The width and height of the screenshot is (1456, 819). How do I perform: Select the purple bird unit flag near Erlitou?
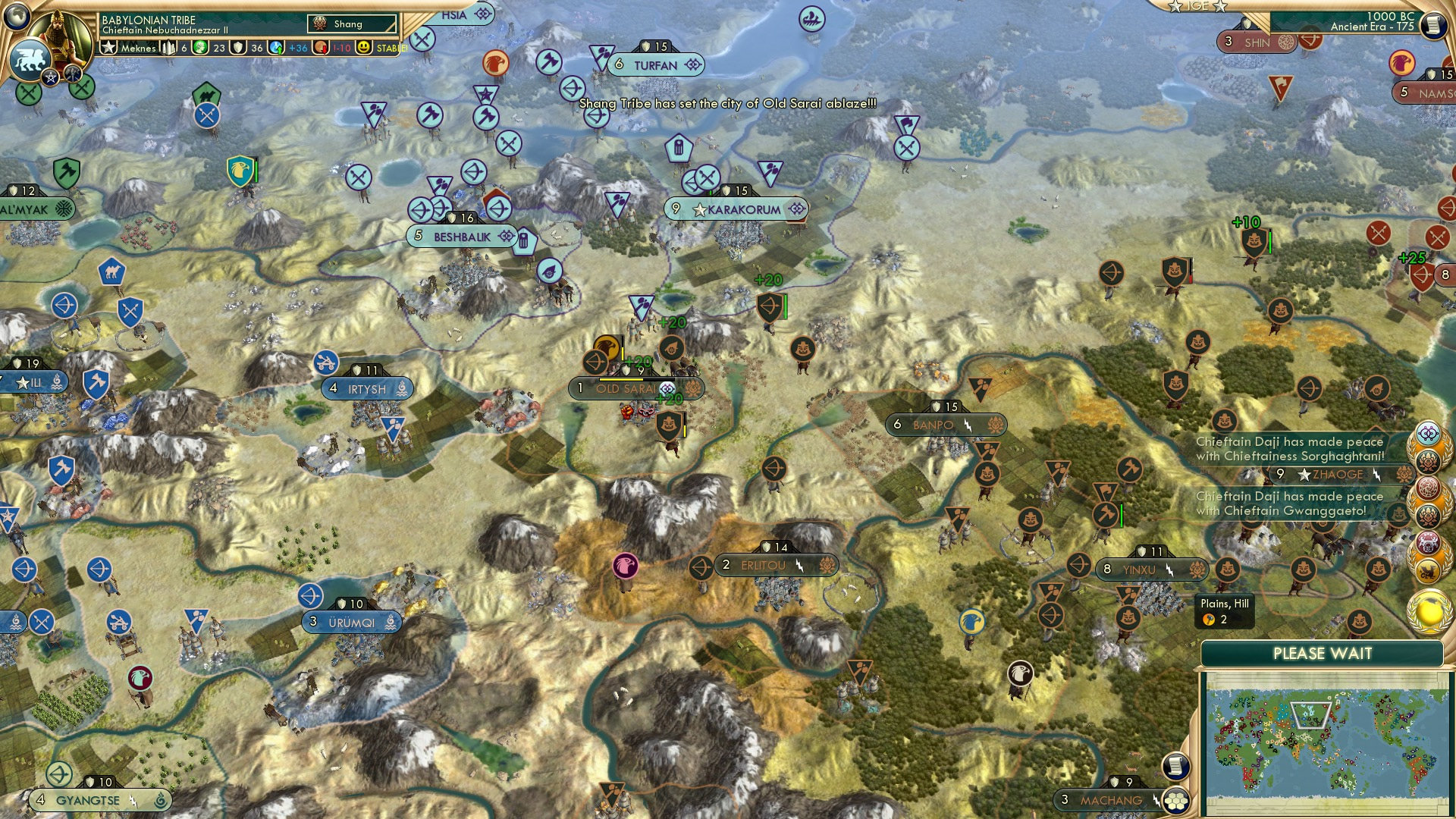(624, 566)
